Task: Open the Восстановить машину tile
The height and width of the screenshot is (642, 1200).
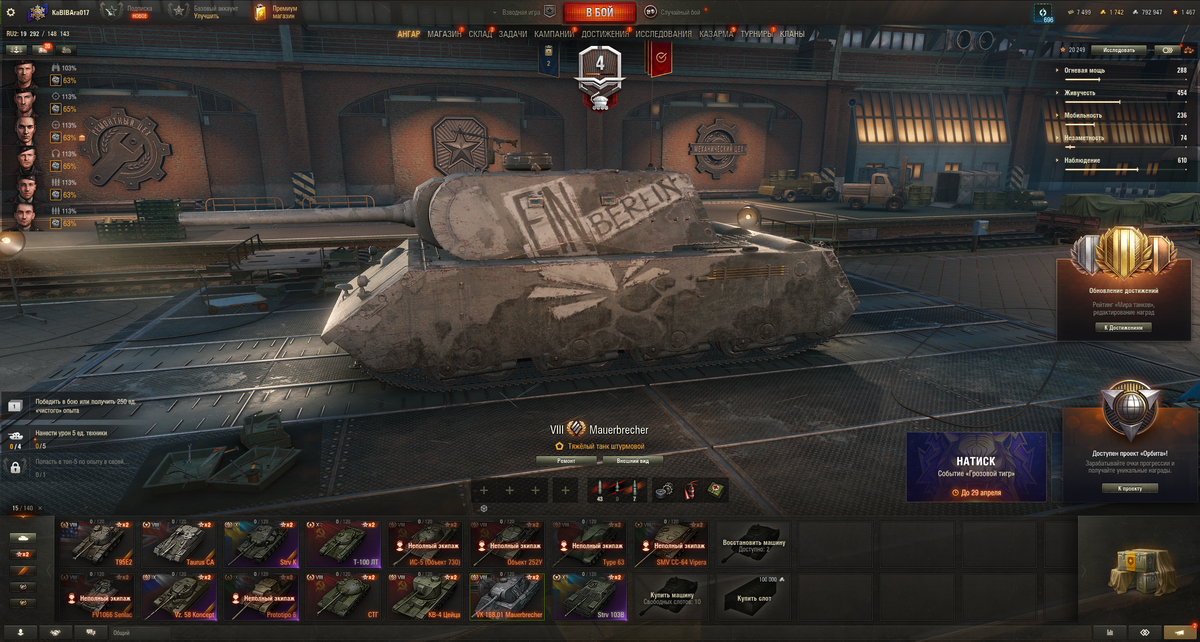Action: (753, 543)
